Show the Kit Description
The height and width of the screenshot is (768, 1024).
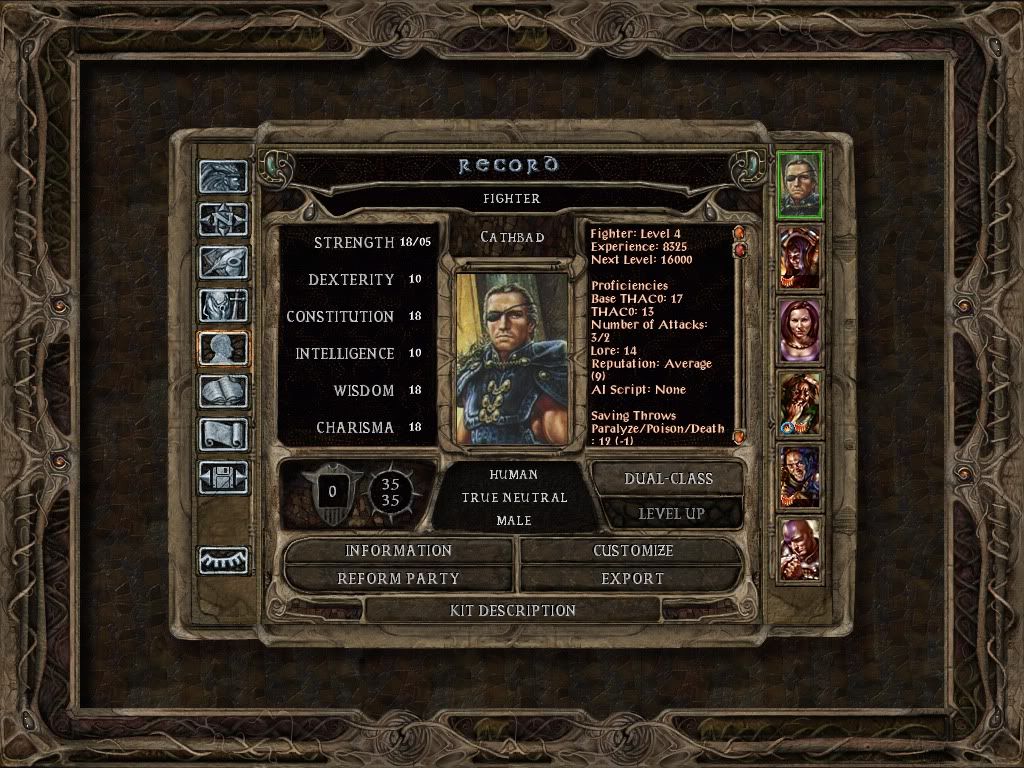[x=513, y=610]
